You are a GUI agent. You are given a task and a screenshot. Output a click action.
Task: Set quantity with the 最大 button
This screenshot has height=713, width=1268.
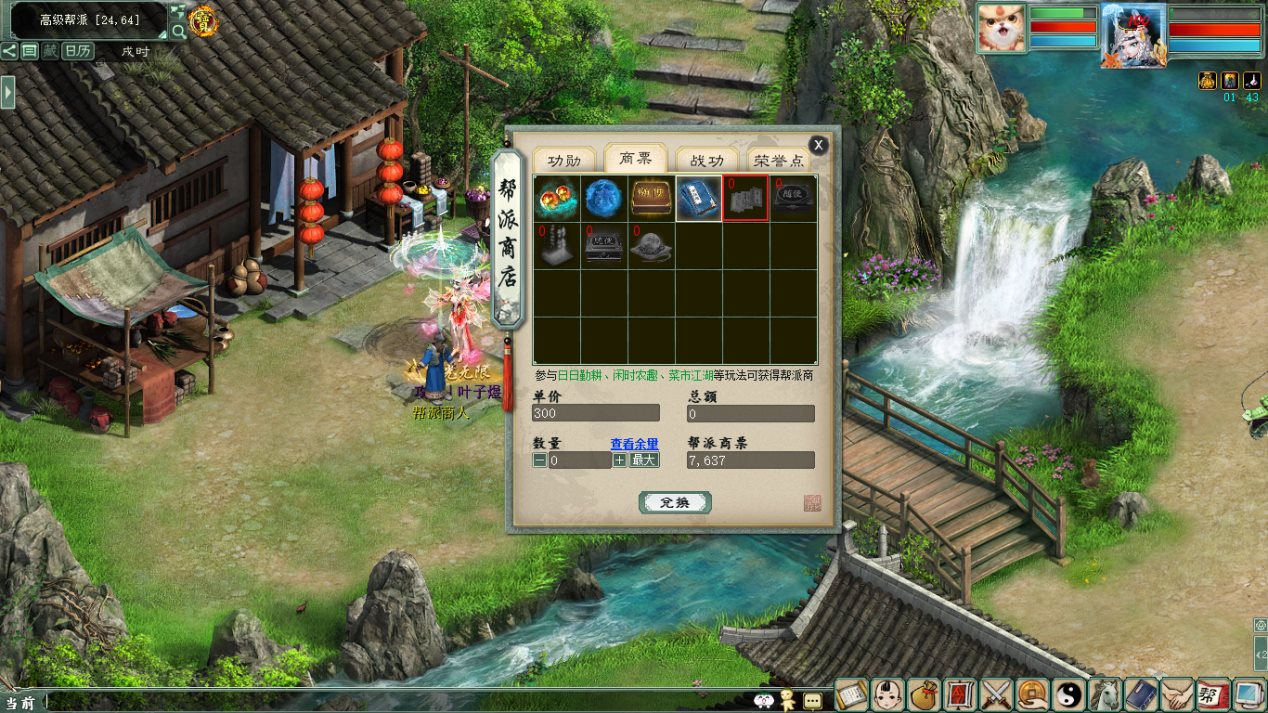[x=644, y=460]
